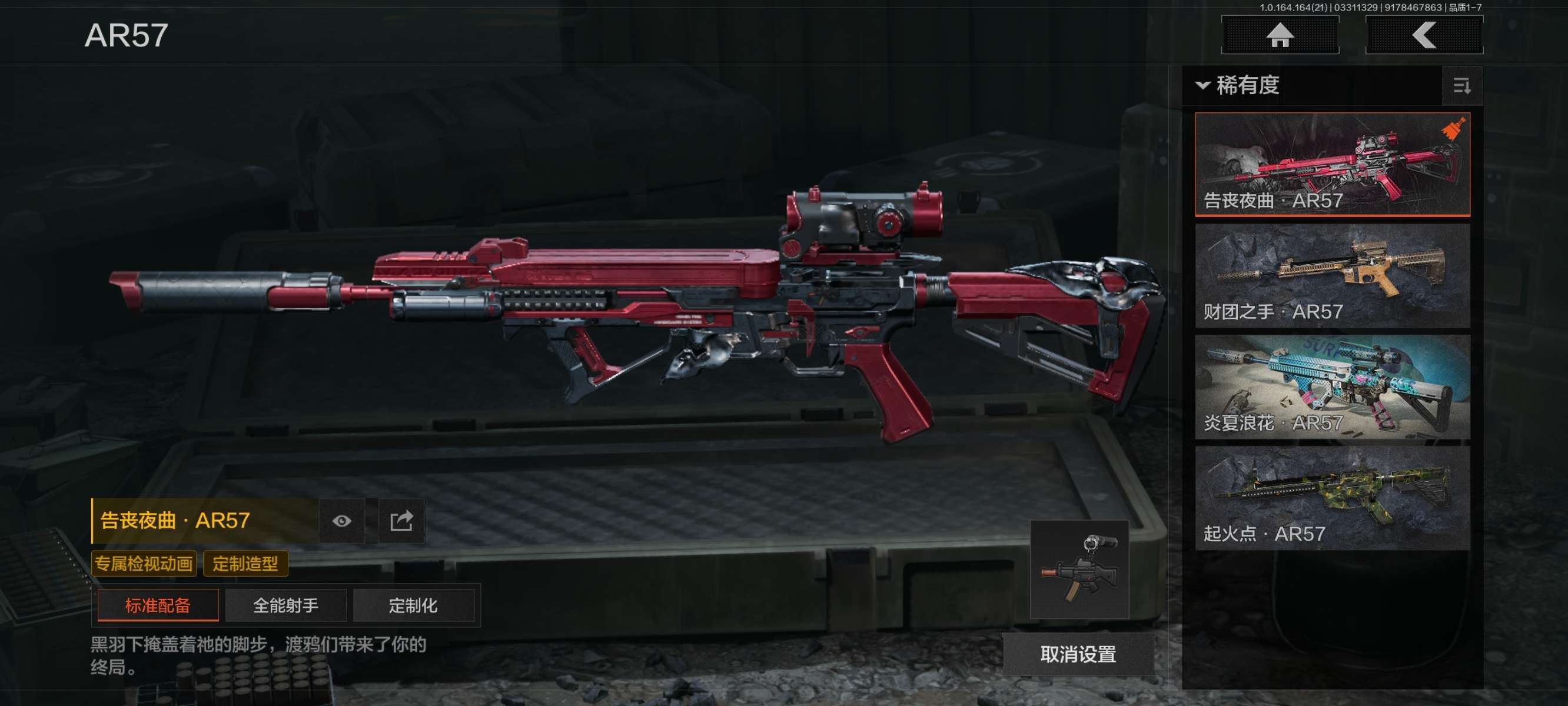Viewport: 1568px width, 706px height.
Task: Select the 告丧夜曲 · AR57 skin thumbnail
Action: [1333, 164]
